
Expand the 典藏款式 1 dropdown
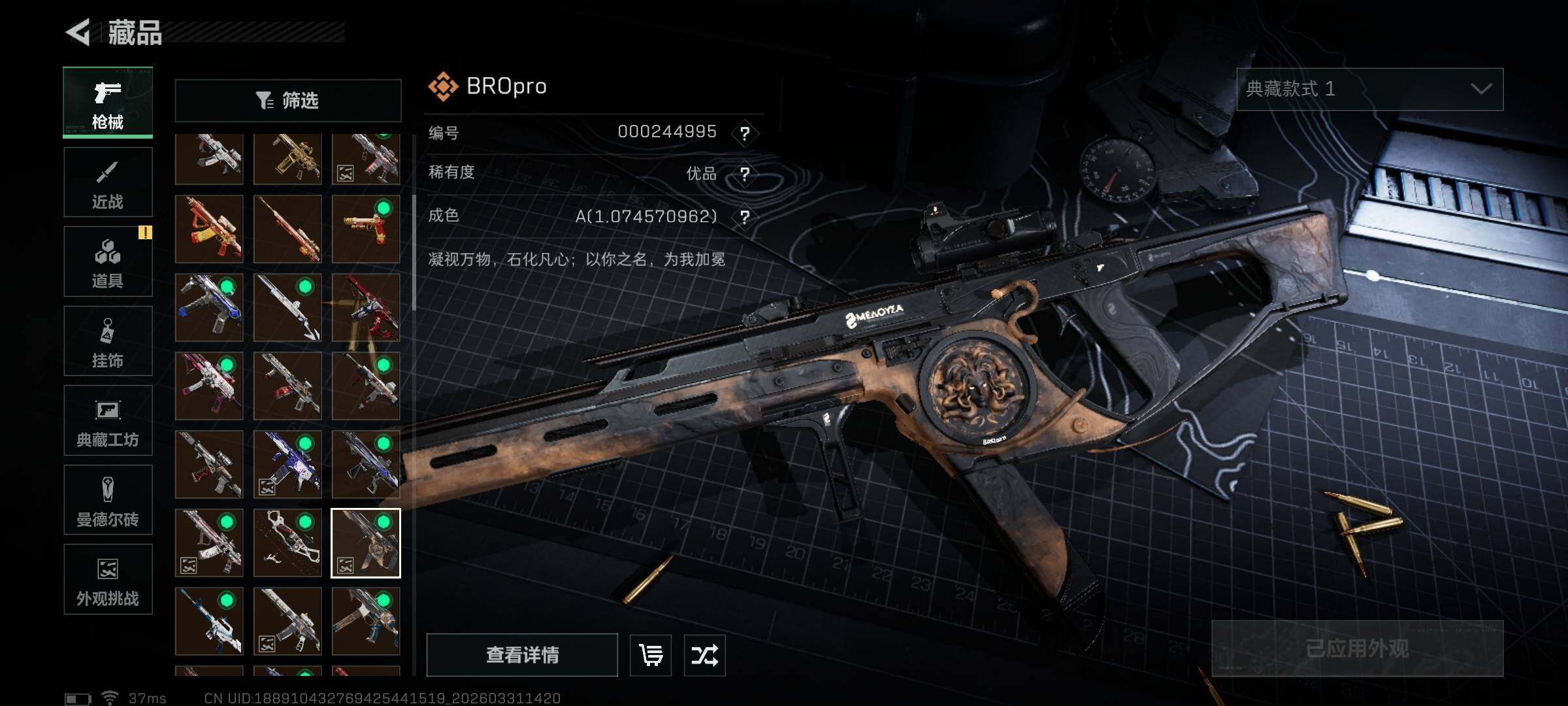[x=1369, y=89]
